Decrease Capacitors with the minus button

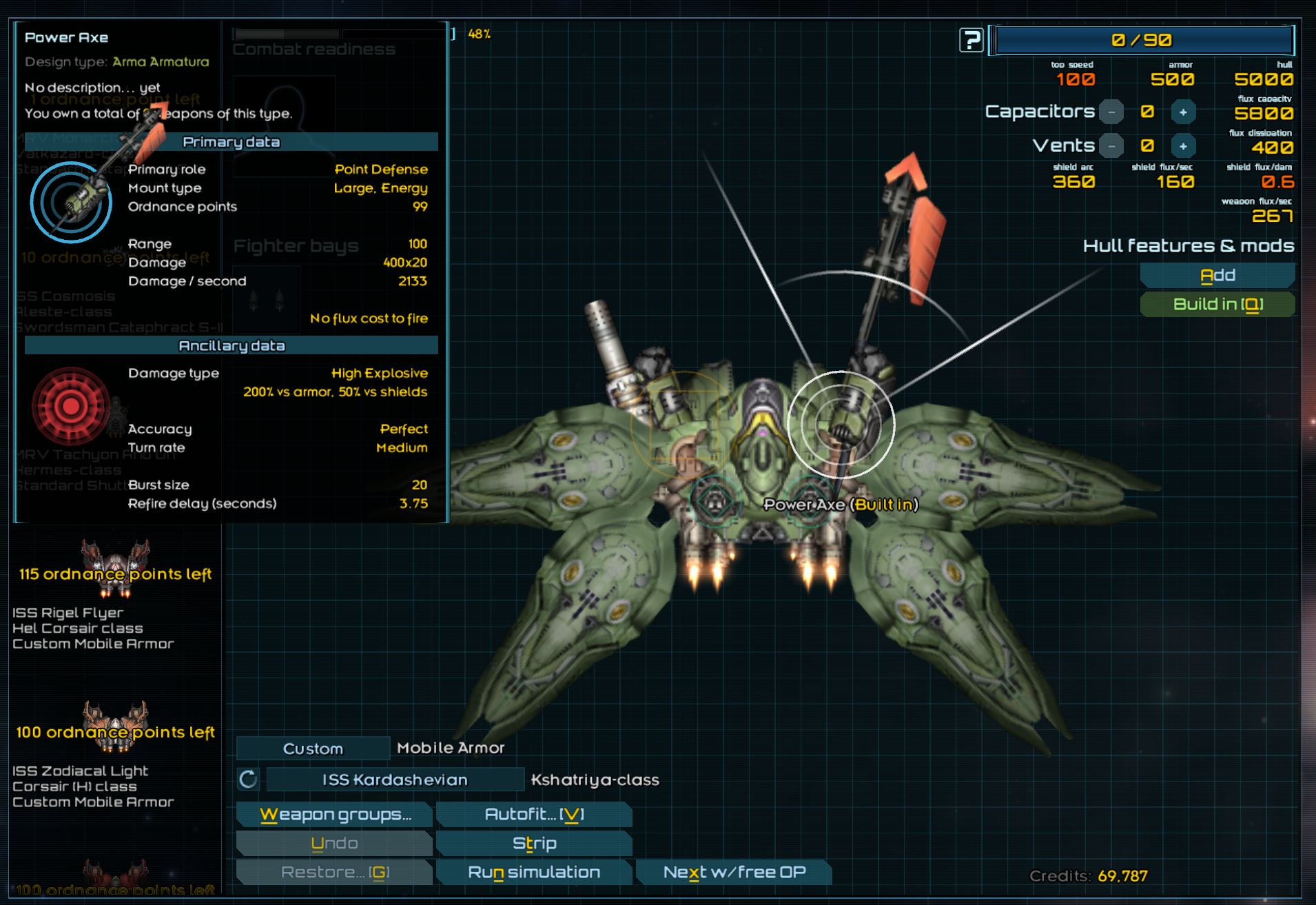click(x=1111, y=112)
